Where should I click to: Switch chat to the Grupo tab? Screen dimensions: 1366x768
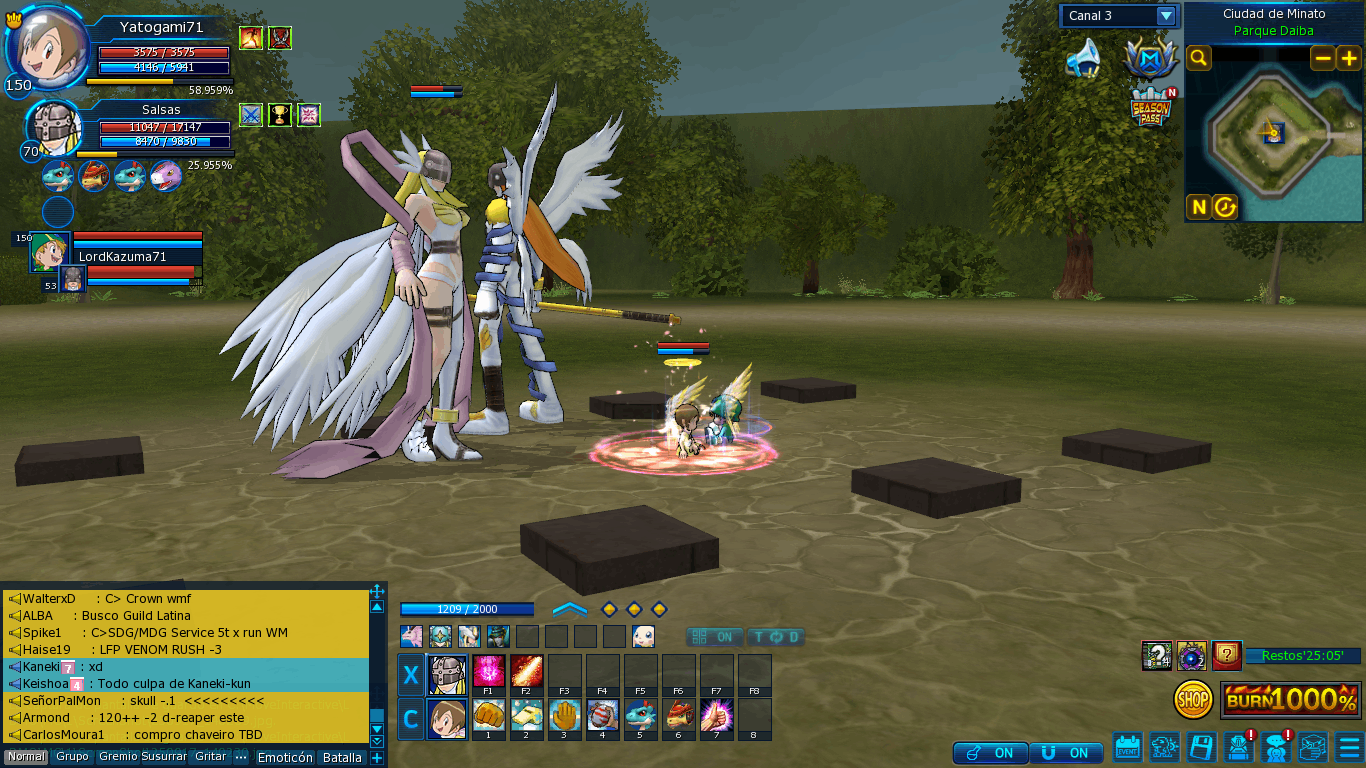pos(72,757)
